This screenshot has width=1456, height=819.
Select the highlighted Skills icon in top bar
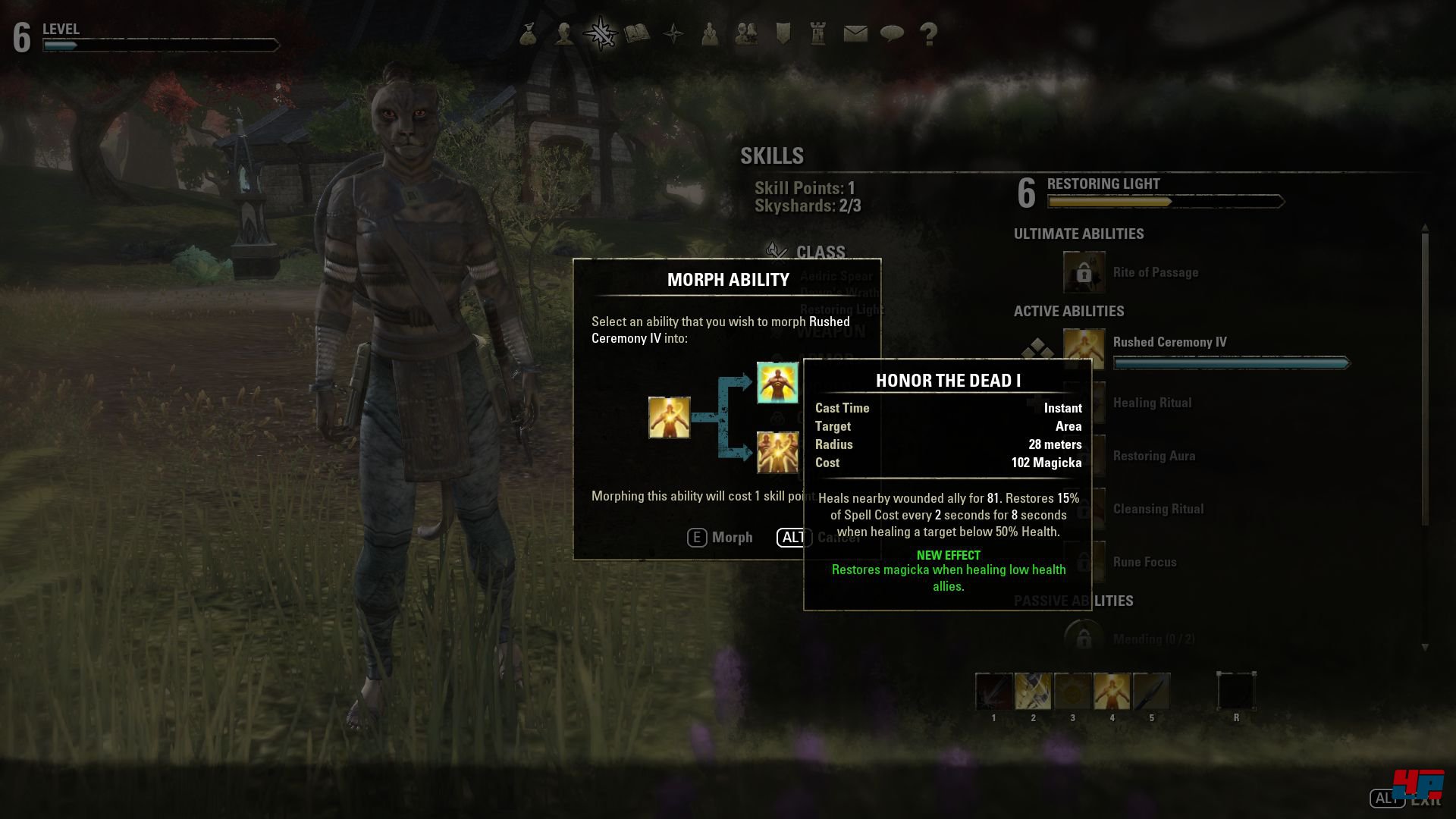point(601,33)
